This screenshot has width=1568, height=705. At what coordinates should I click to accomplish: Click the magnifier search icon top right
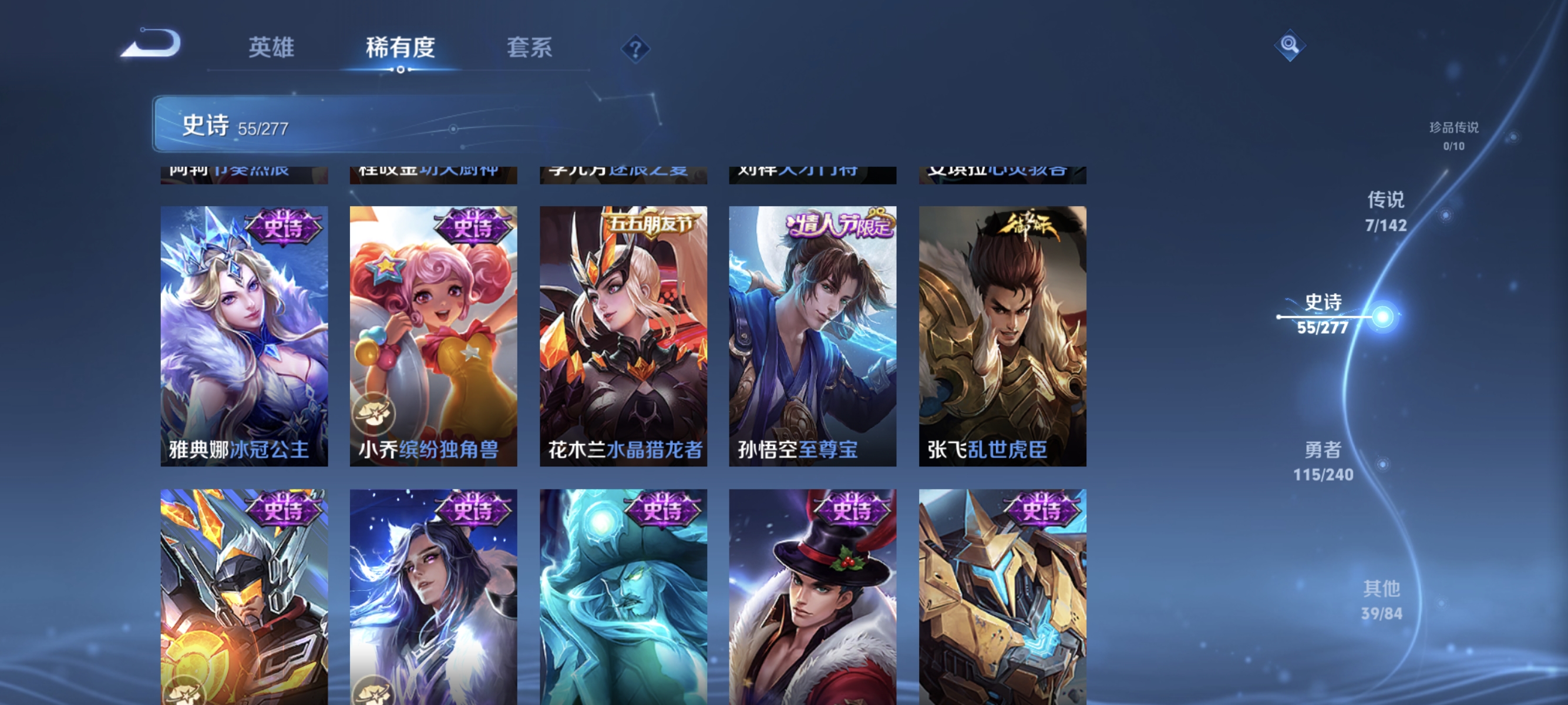(x=1291, y=45)
